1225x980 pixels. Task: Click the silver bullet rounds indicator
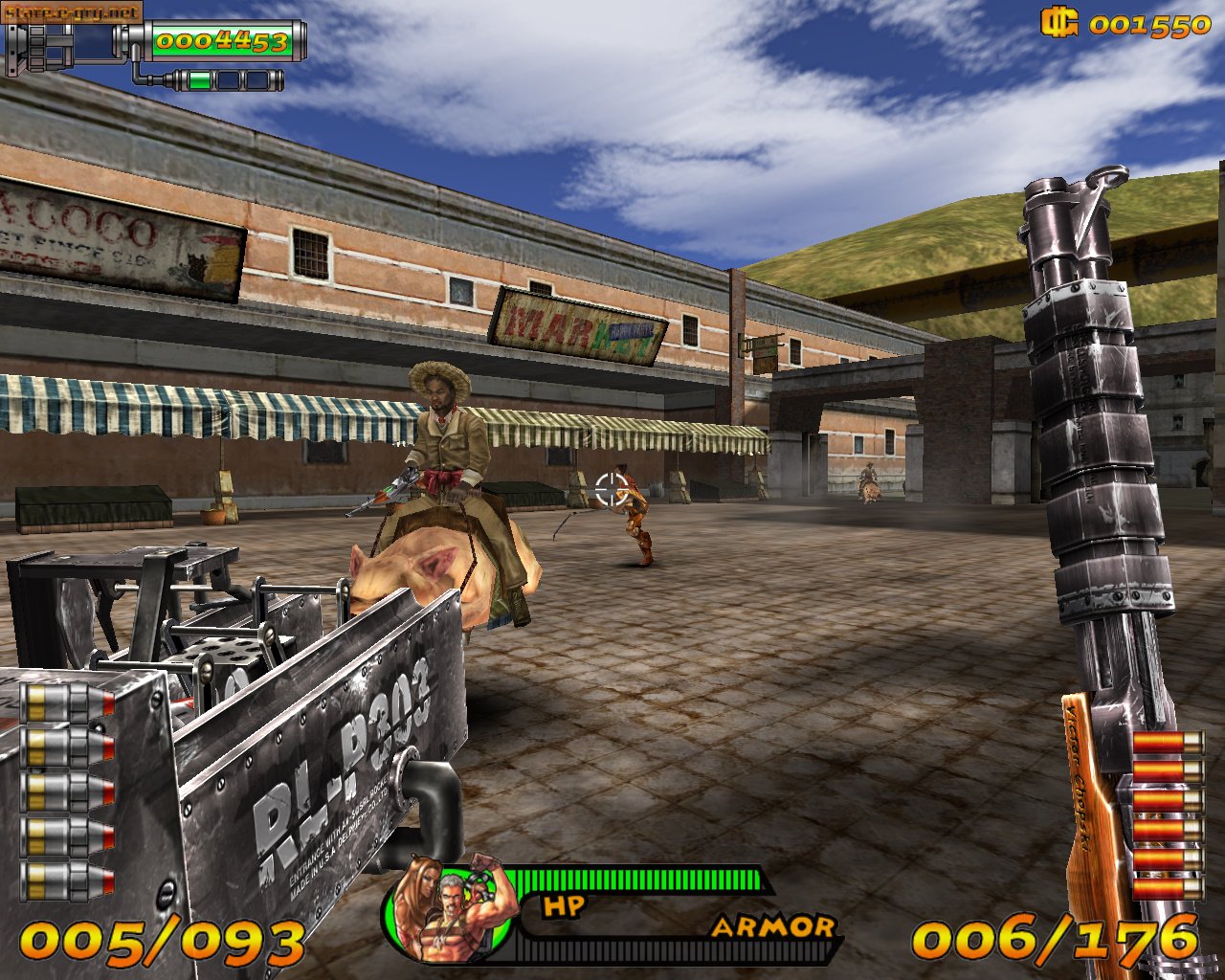pyautogui.click(x=69, y=791)
